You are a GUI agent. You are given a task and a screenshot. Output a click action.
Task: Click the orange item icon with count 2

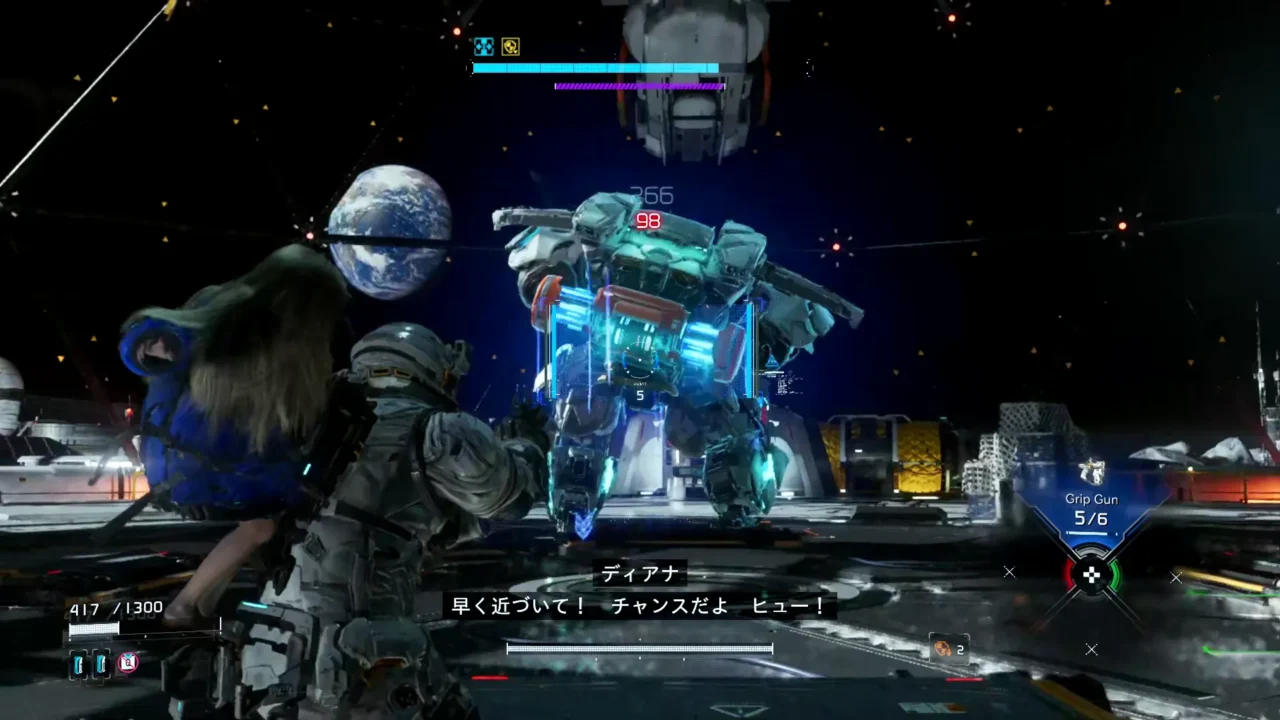[x=942, y=649]
